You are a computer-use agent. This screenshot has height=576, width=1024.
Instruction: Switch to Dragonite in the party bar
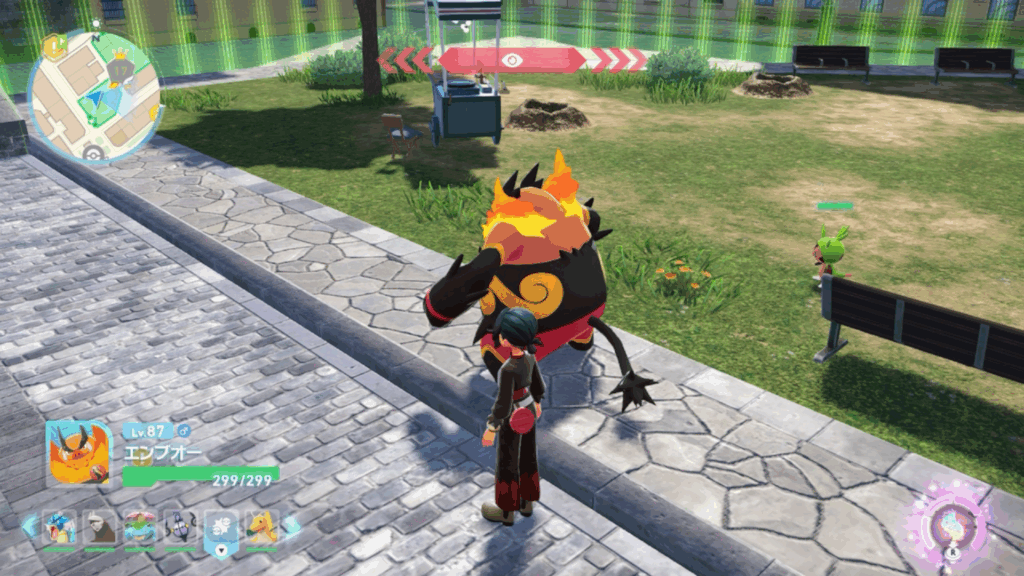[x=262, y=528]
